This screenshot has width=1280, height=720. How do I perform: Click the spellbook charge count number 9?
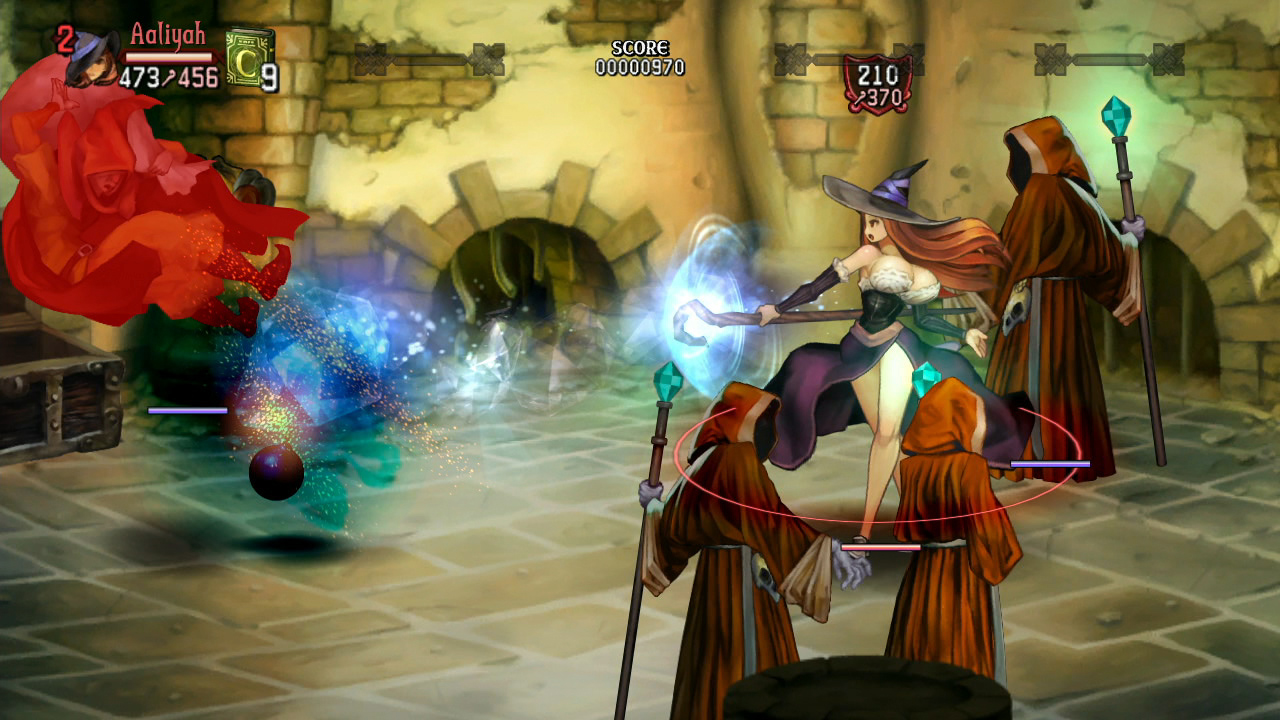[x=268, y=77]
